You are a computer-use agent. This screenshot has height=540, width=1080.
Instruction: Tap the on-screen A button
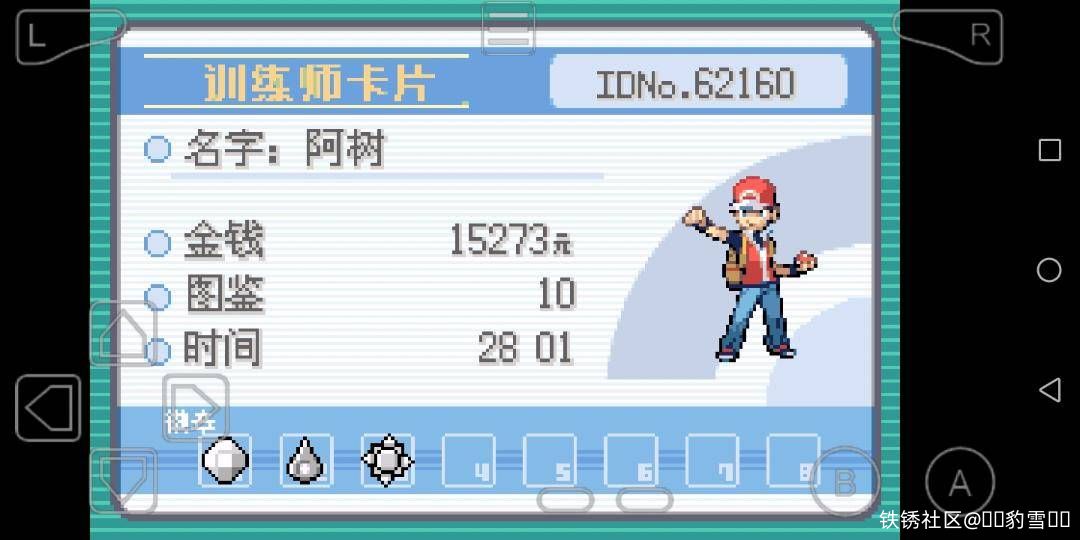point(959,483)
